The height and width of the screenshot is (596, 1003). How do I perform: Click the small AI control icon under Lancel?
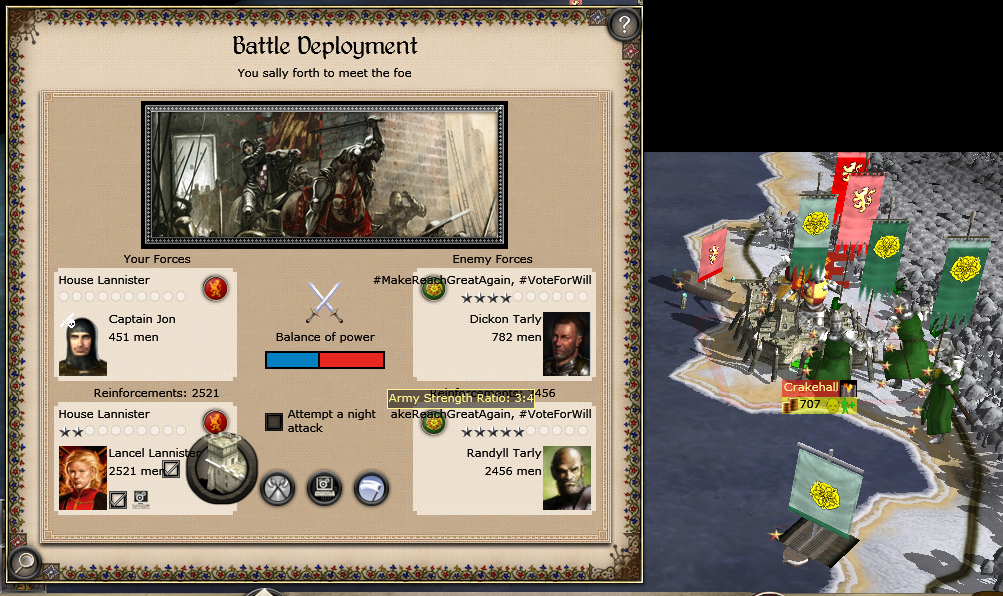pyautogui.click(x=141, y=497)
